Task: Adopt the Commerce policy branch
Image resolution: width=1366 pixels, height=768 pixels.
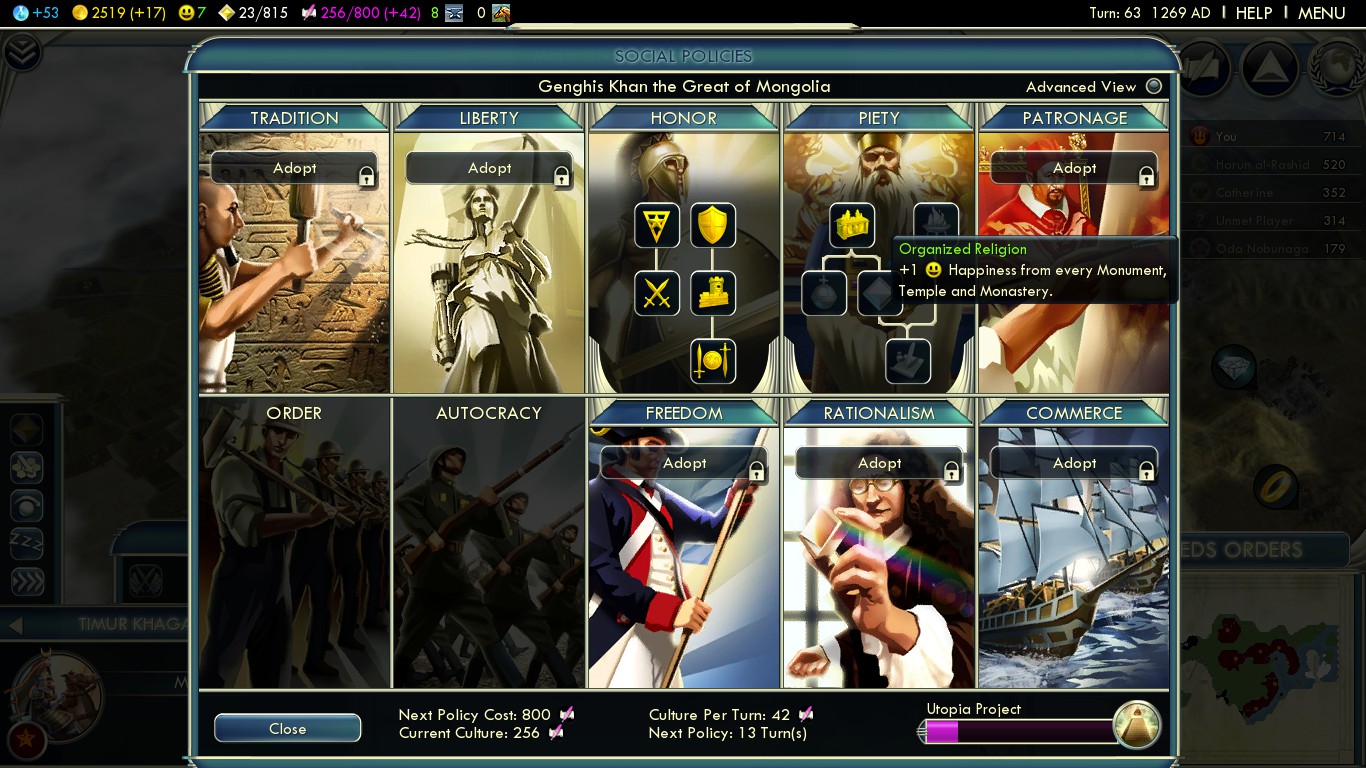Action: coord(1074,463)
